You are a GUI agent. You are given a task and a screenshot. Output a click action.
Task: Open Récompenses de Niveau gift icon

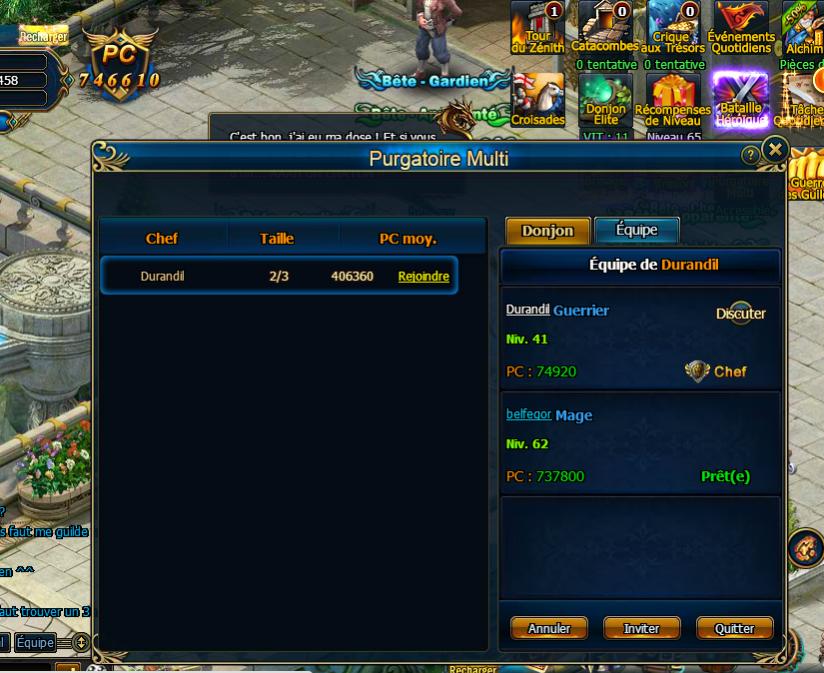[x=673, y=98]
